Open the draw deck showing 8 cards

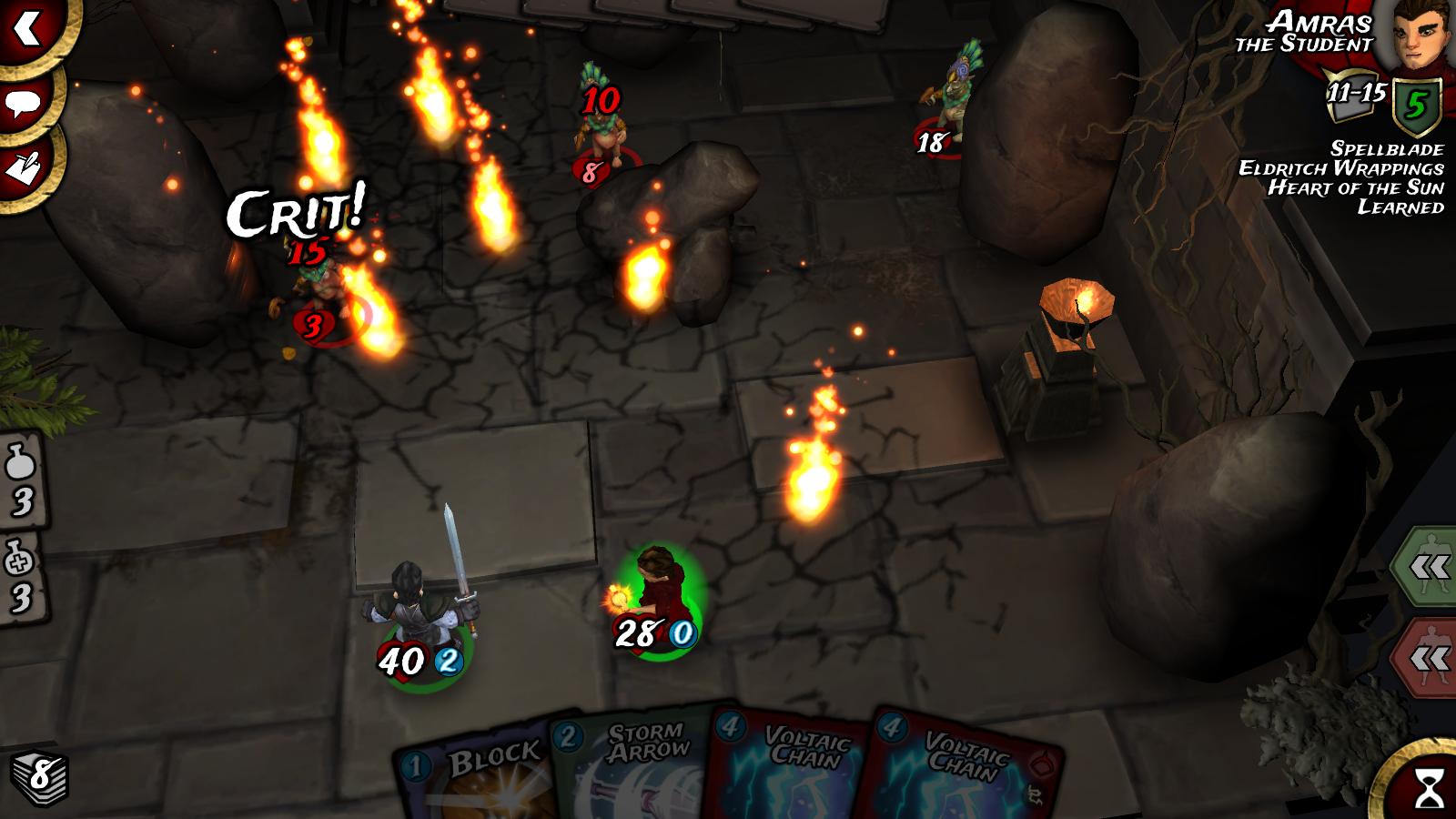39,776
